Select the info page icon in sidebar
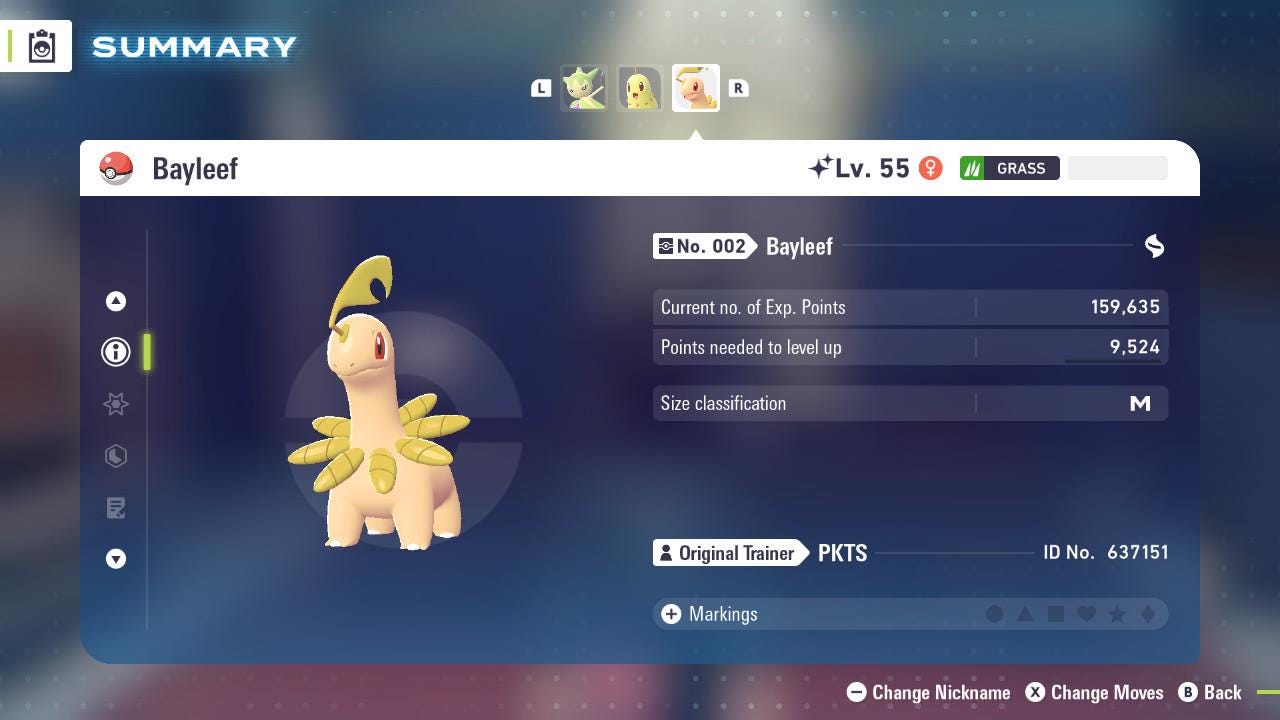The height and width of the screenshot is (720, 1280). point(116,352)
